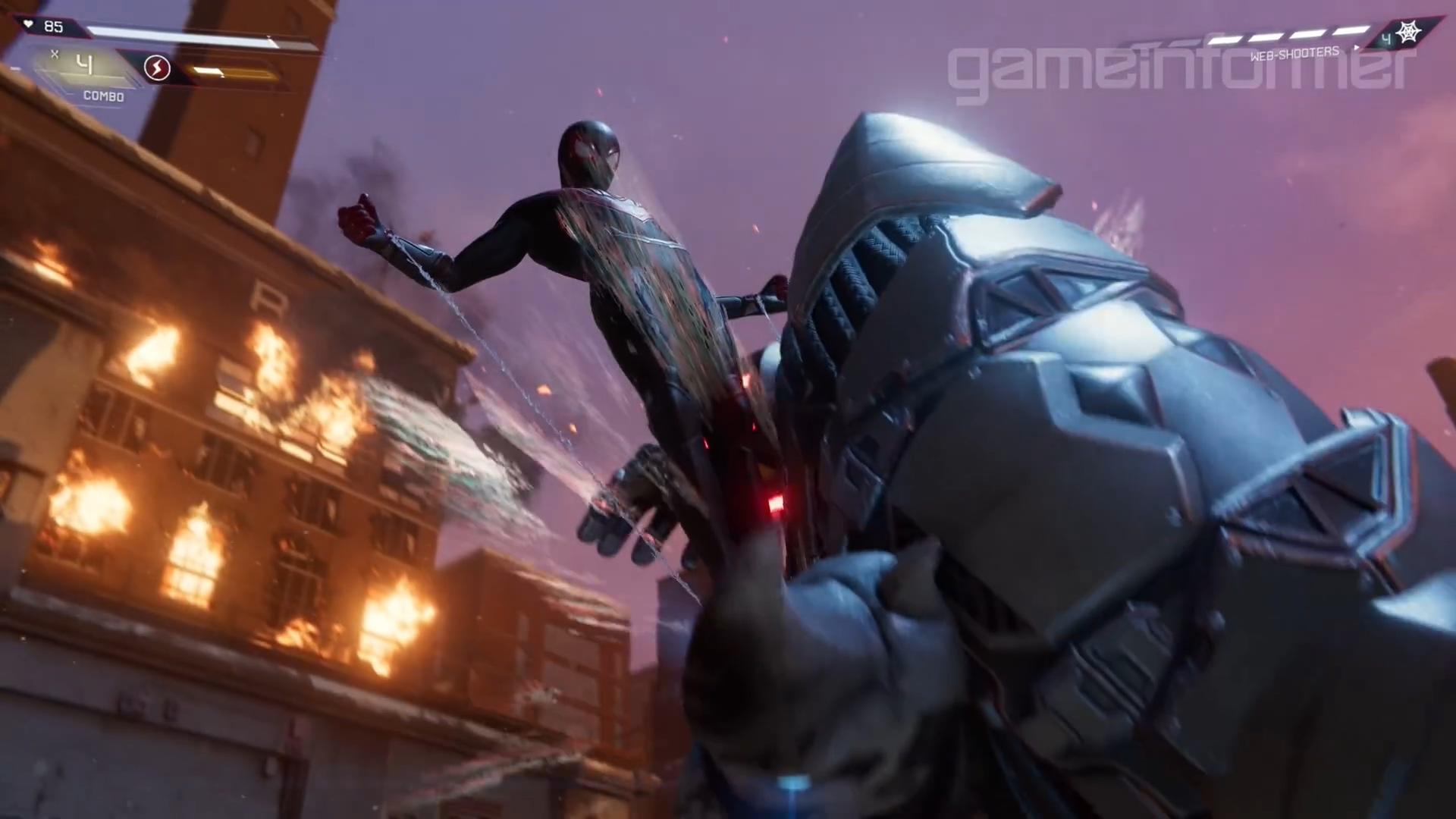Expand the arrow next to WEB-SHOOTERS

pyautogui.click(x=1357, y=47)
